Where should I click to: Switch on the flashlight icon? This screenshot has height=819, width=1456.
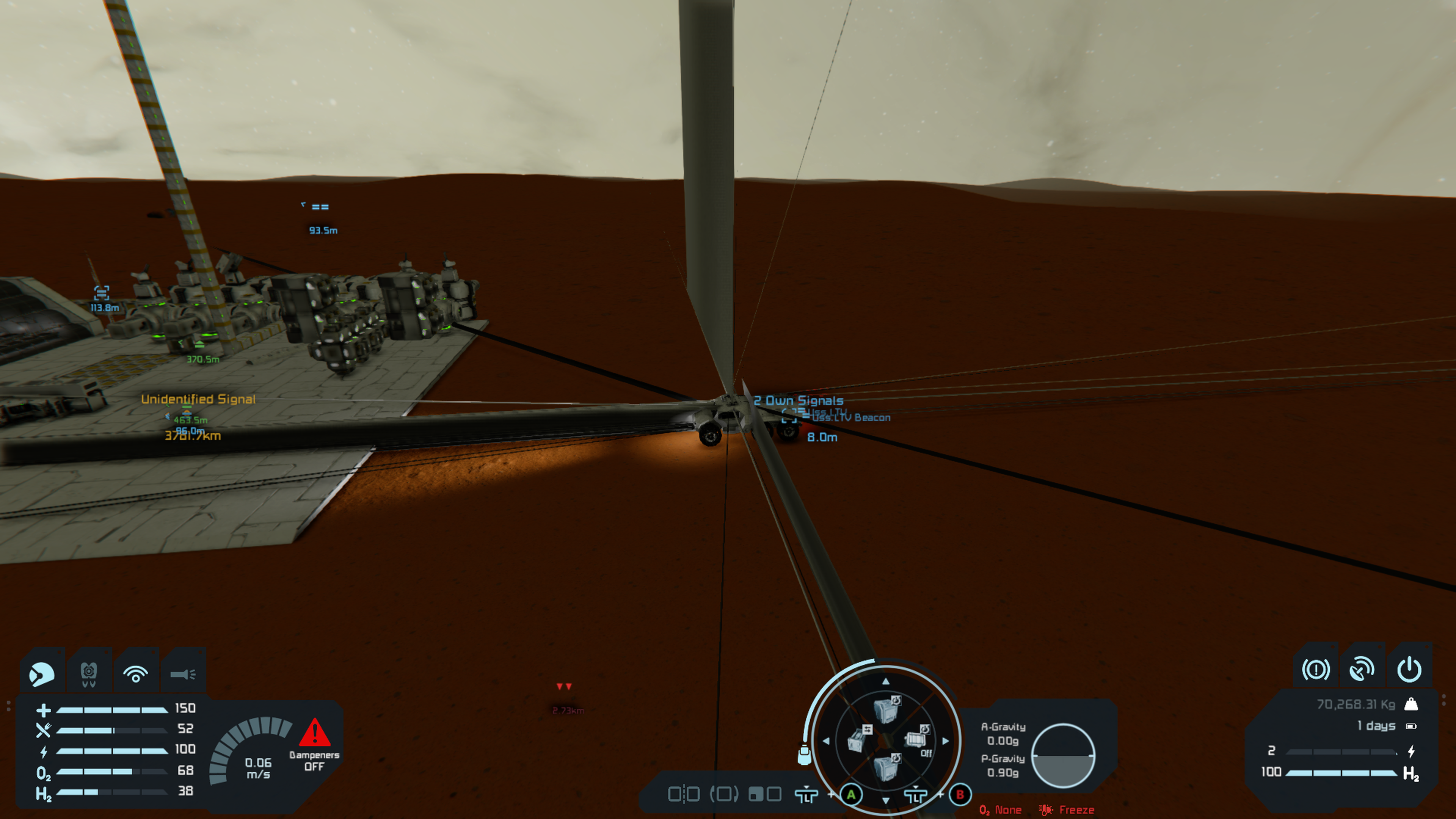(182, 674)
